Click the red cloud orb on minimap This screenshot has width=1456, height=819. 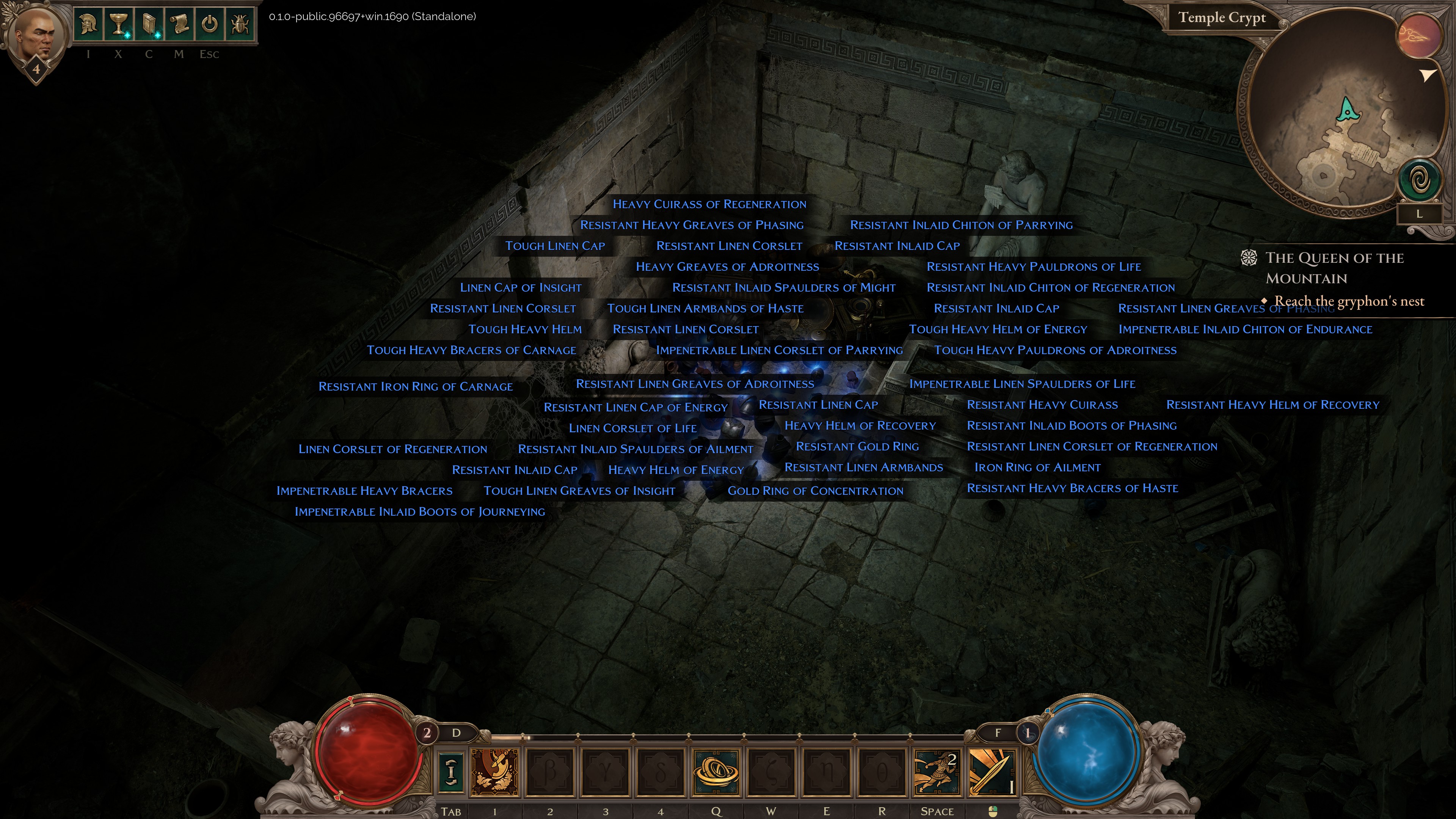click(x=1419, y=35)
